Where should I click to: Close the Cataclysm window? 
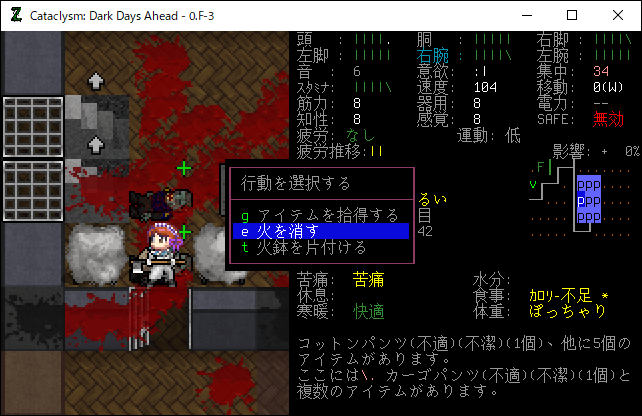coord(617,15)
